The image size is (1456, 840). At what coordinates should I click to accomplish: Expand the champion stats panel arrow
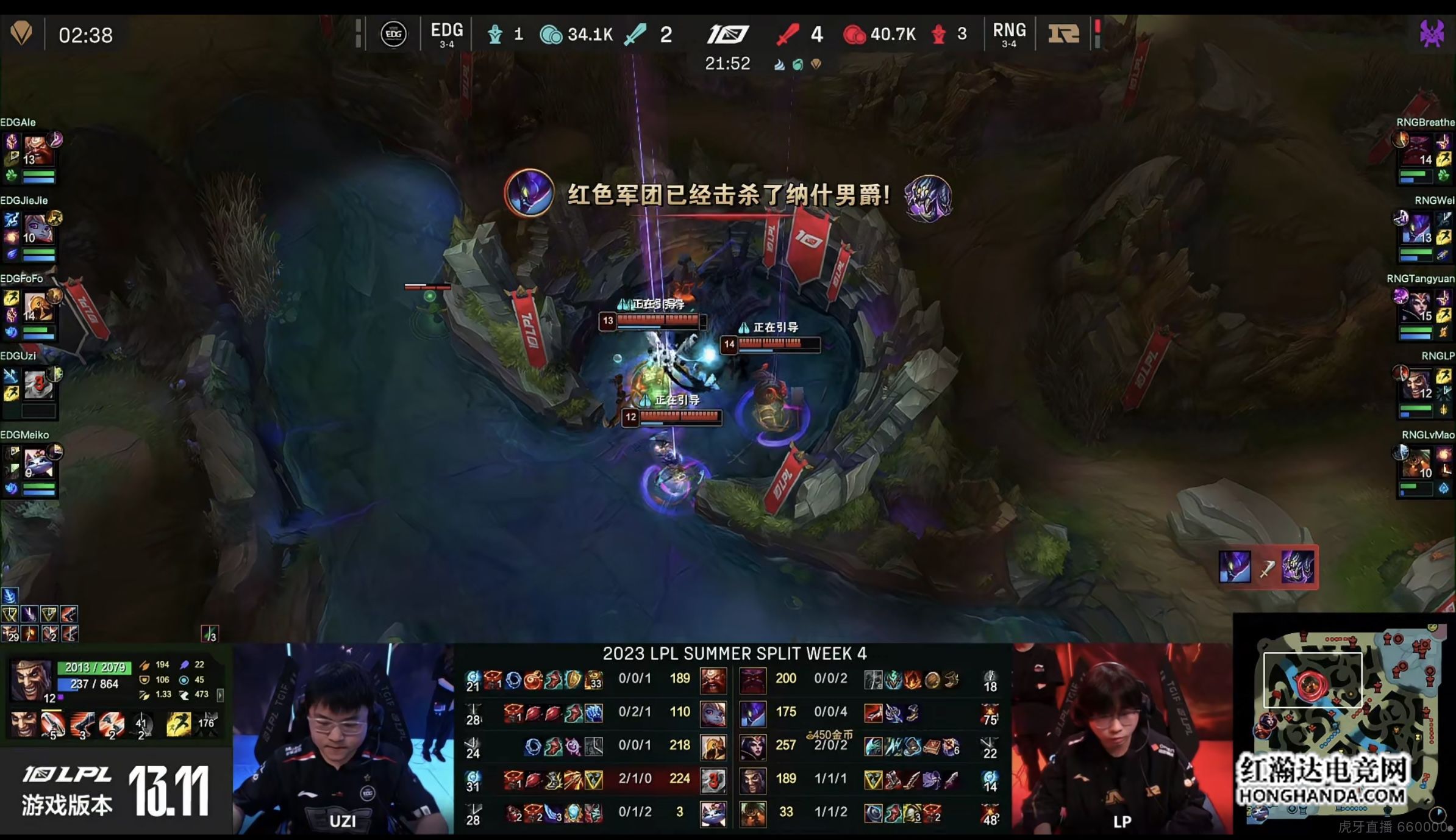click(x=220, y=695)
